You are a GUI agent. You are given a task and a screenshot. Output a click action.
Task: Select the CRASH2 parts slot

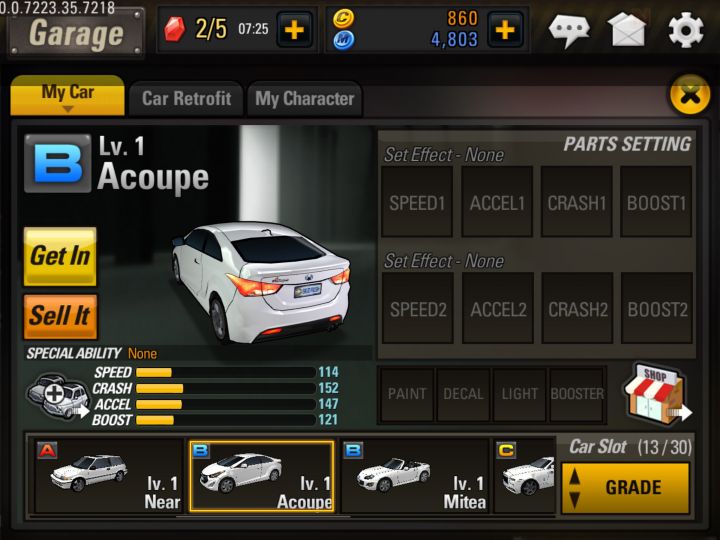(x=577, y=309)
